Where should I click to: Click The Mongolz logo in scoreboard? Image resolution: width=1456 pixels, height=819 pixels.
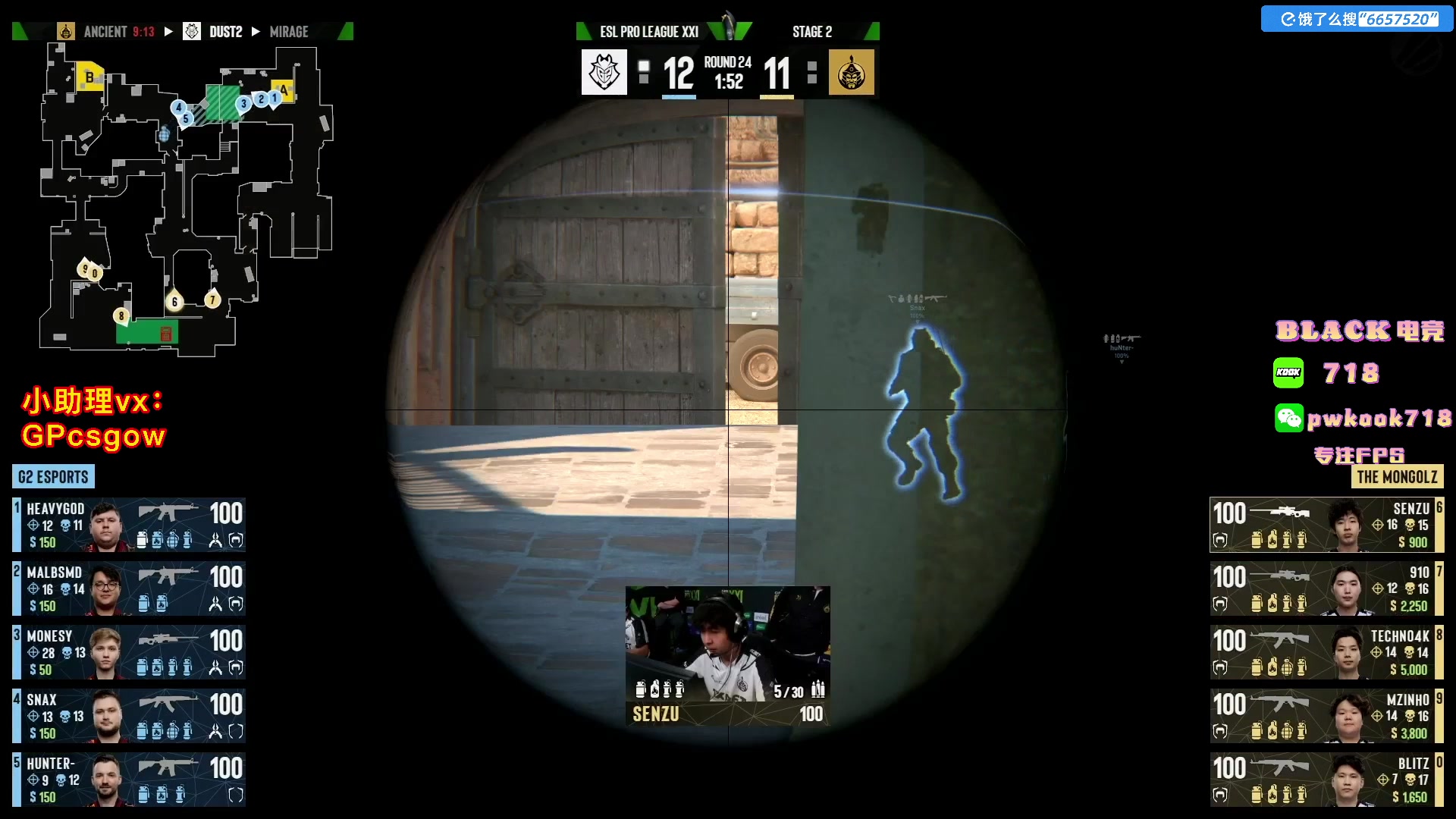pyautogui.click(x=851, y=73)
